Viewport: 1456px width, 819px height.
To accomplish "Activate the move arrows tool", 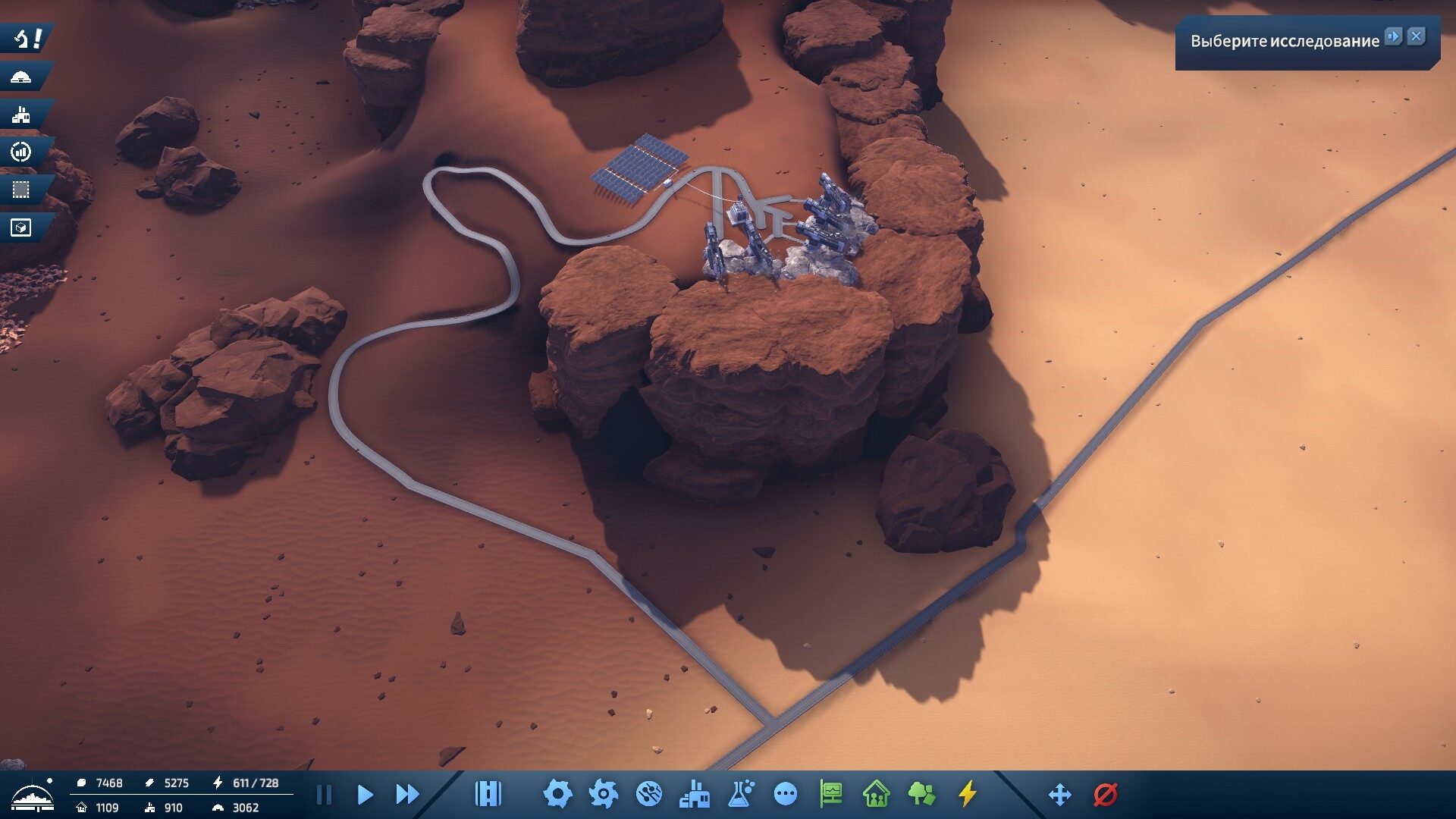I will coord(1059,795).
